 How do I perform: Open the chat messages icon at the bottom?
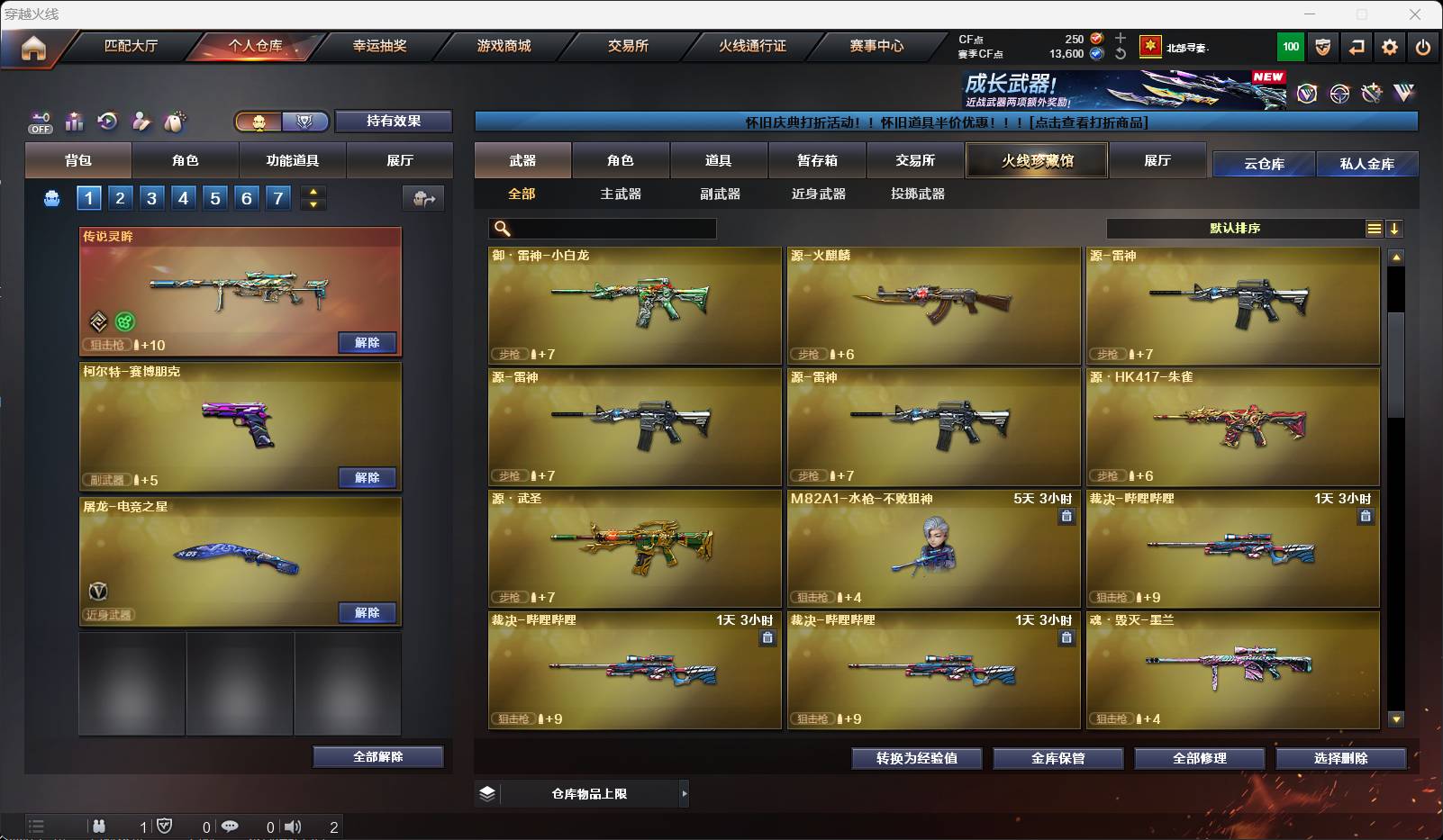point(231,826)
